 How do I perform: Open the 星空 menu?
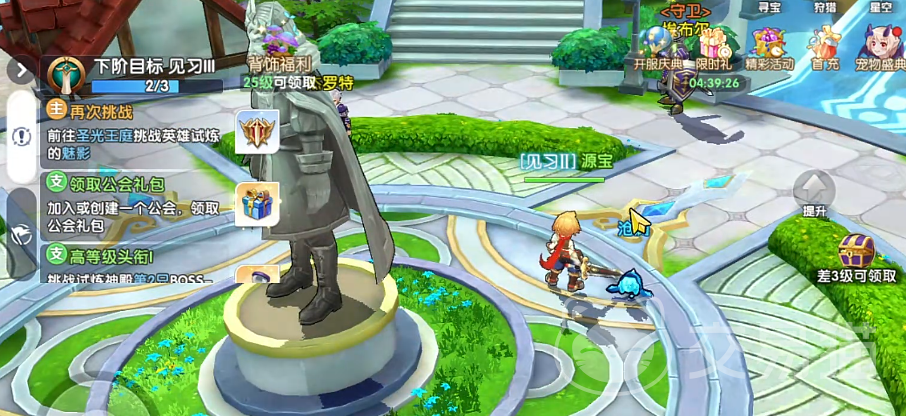[x=880, y=7]
